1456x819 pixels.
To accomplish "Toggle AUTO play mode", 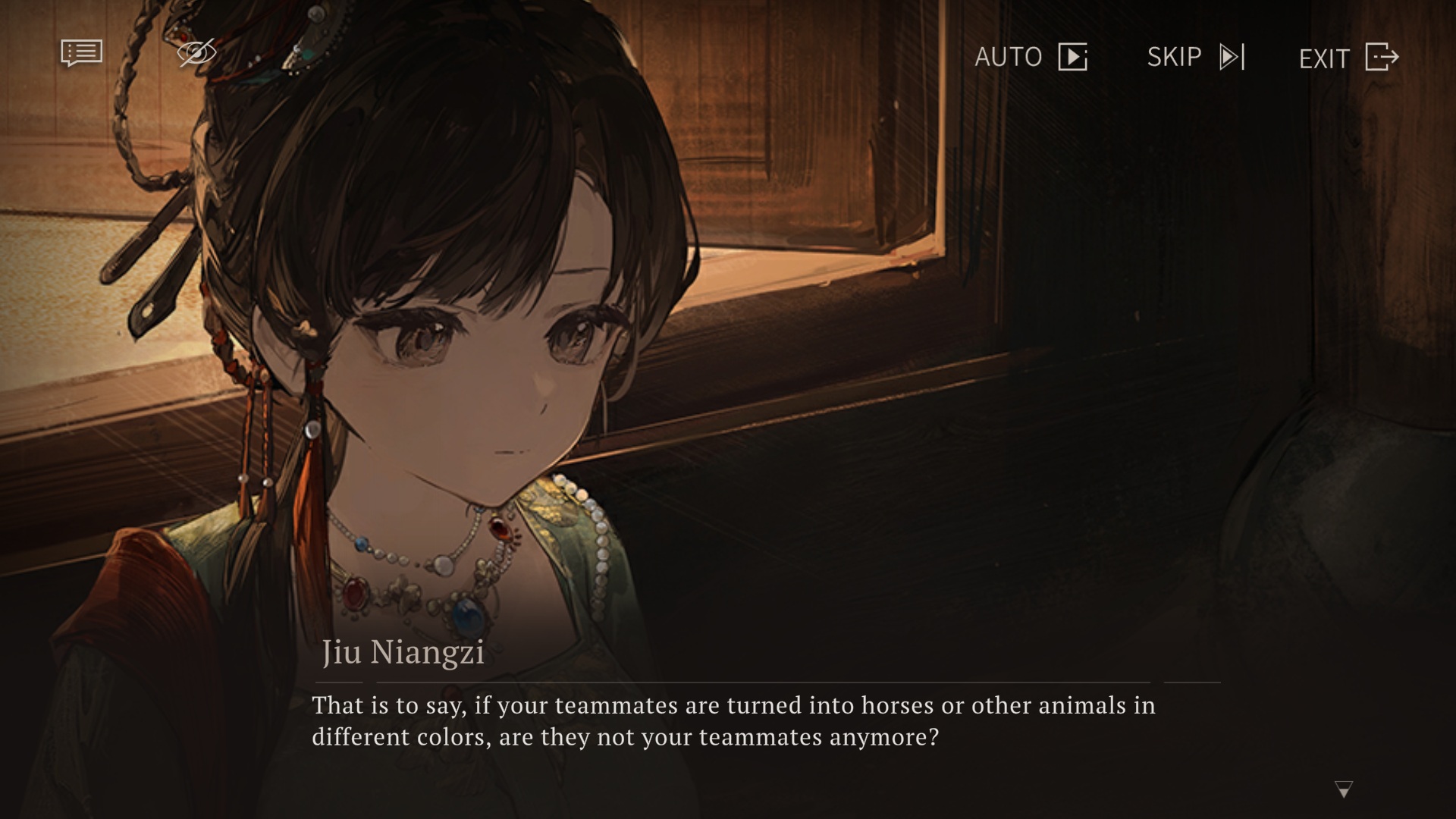I will [x=1031, y=57].
